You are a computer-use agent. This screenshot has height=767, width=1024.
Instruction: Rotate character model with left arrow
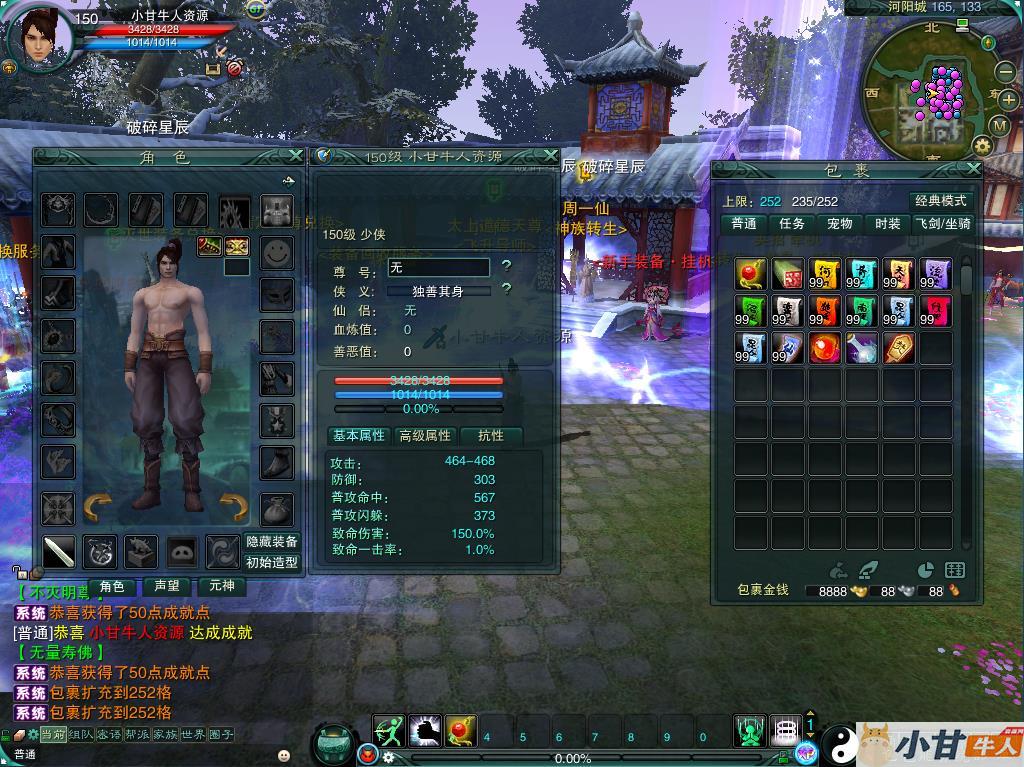pos(97,507)
